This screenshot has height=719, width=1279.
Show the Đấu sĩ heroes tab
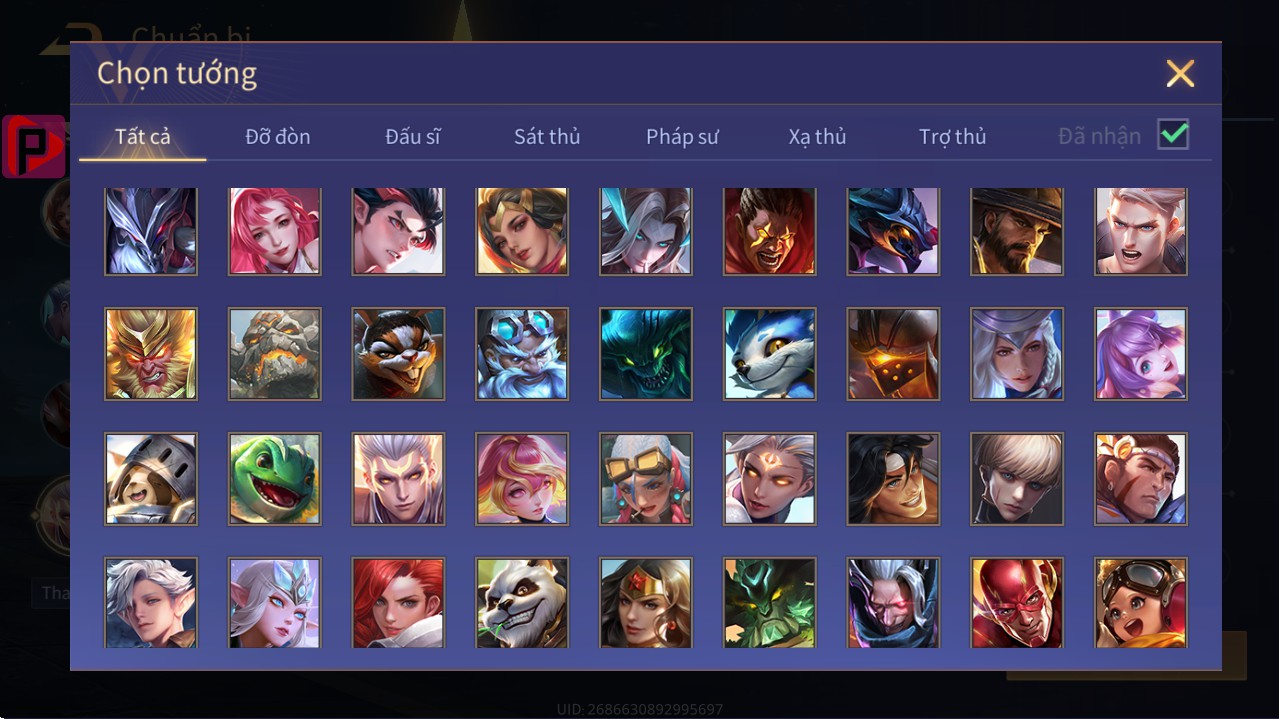413,136
